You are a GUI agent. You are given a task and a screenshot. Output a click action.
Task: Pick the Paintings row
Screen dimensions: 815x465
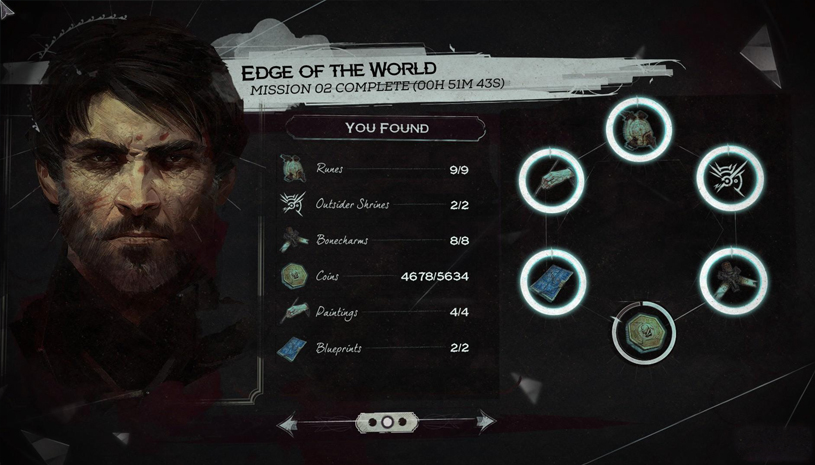click(x=378, y=313)
